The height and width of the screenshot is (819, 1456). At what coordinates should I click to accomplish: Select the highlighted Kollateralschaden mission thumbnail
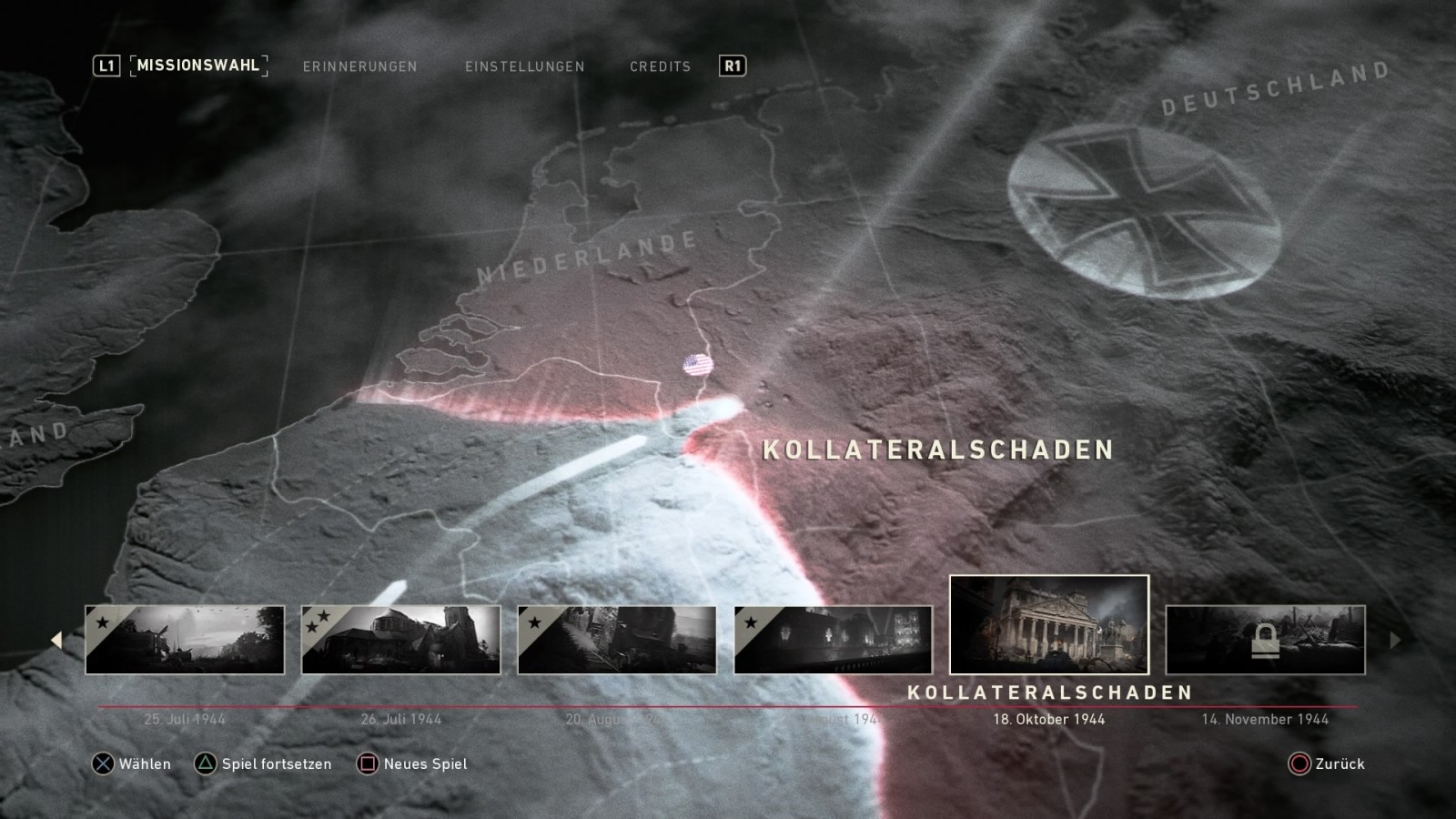point(1048,624)
